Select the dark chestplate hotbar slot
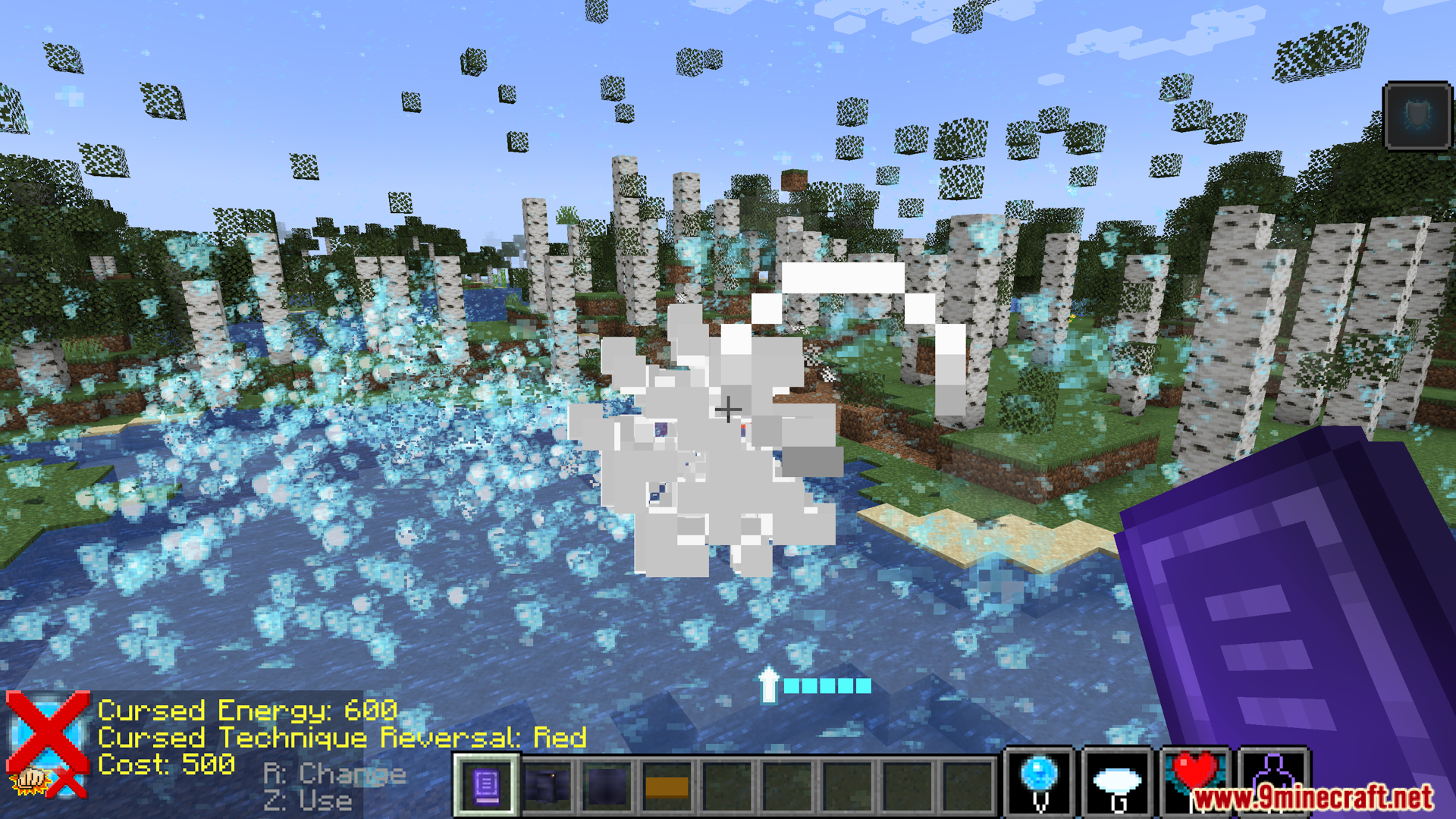 [547, 786]
